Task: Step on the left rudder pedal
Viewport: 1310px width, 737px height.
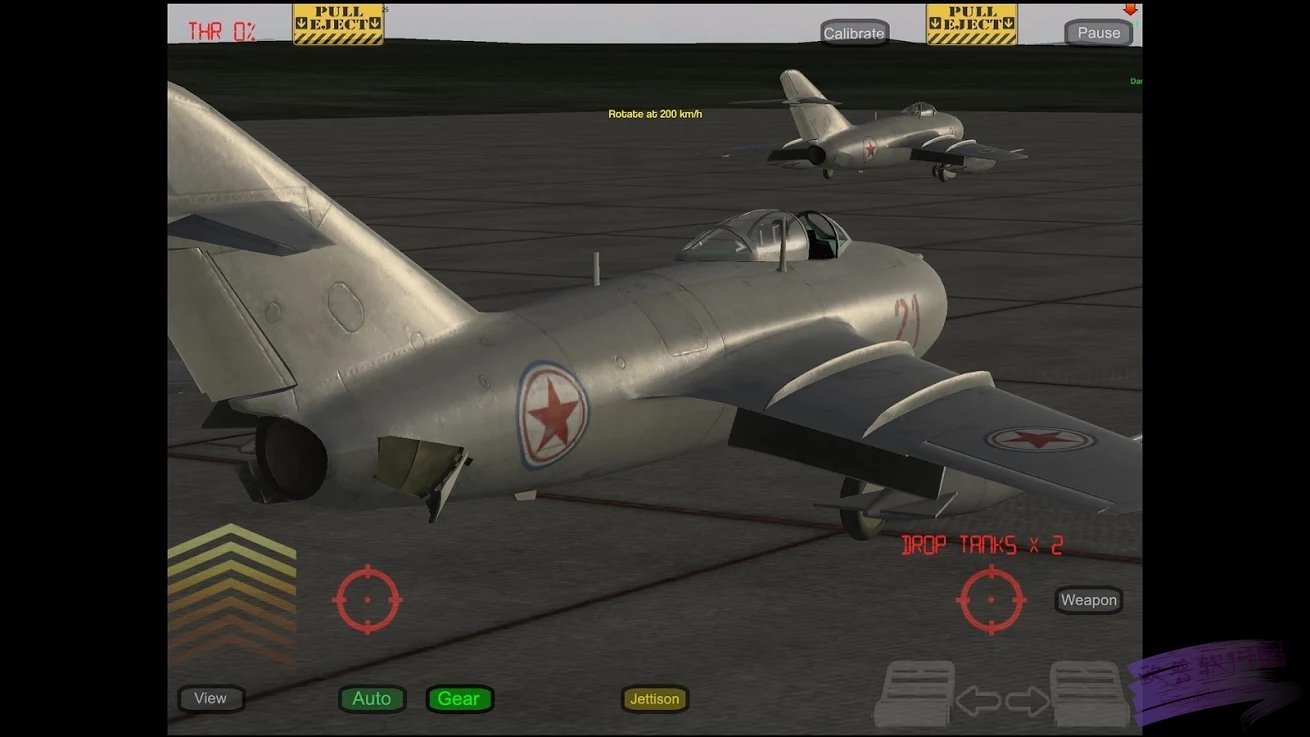Action: [914, 695]
